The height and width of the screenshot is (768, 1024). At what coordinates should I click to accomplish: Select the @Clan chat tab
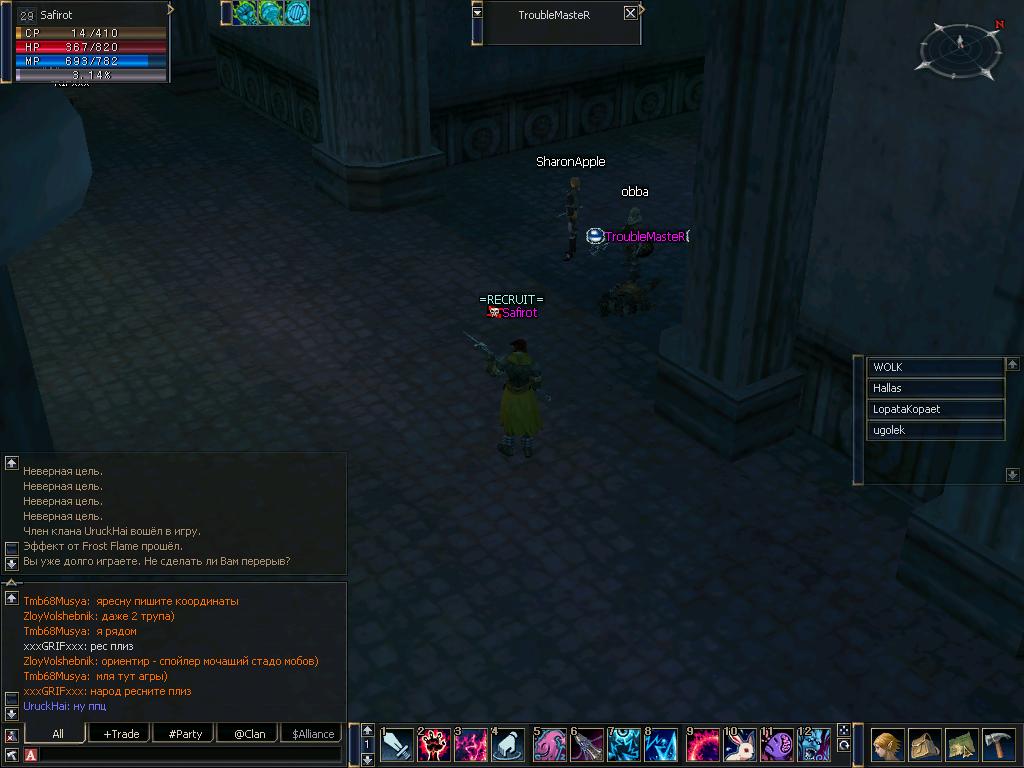tap(249, 734)
